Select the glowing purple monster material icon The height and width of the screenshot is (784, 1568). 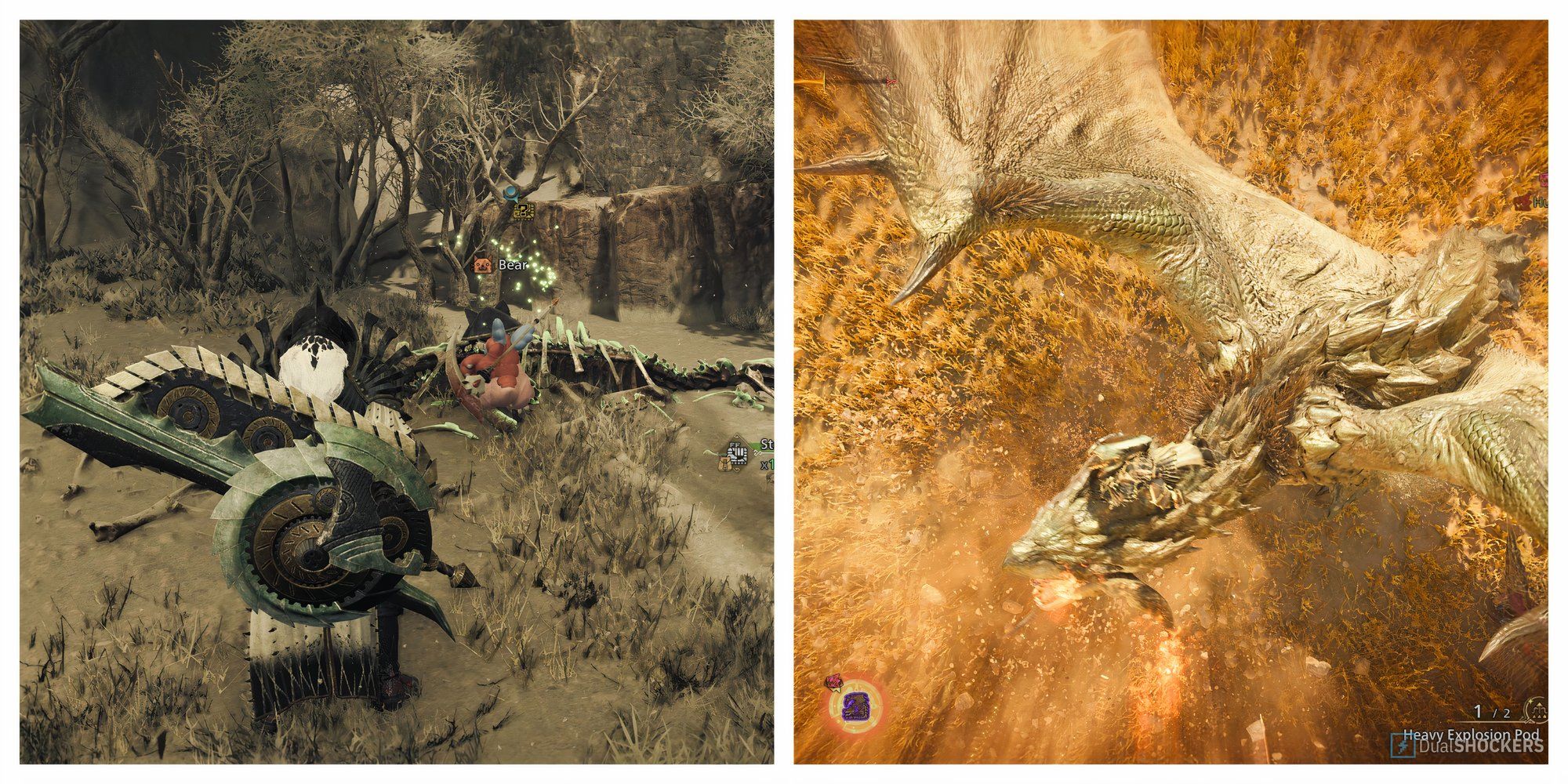[855, 706]
